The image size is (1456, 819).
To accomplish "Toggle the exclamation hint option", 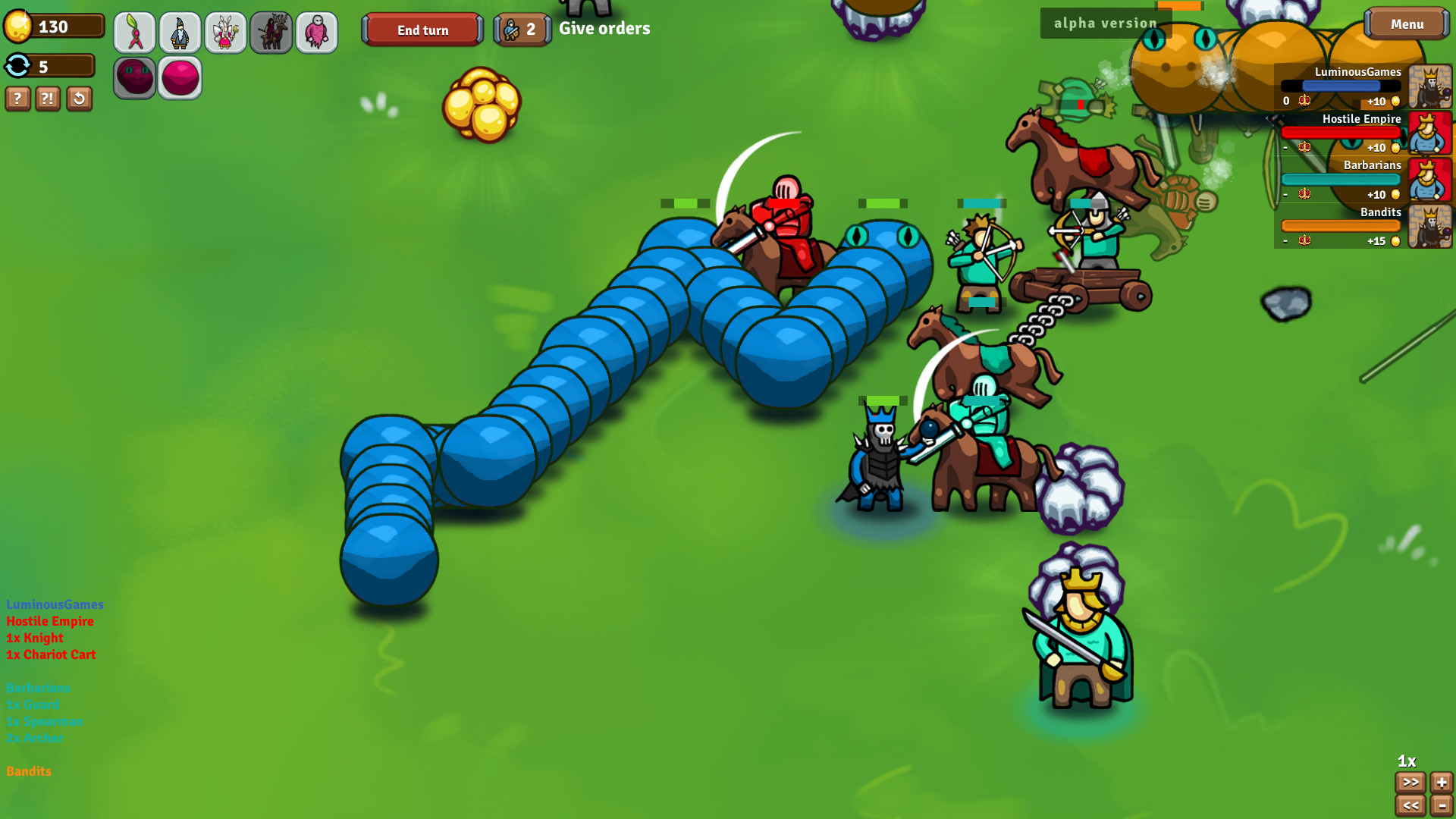I will coord(47,99).
